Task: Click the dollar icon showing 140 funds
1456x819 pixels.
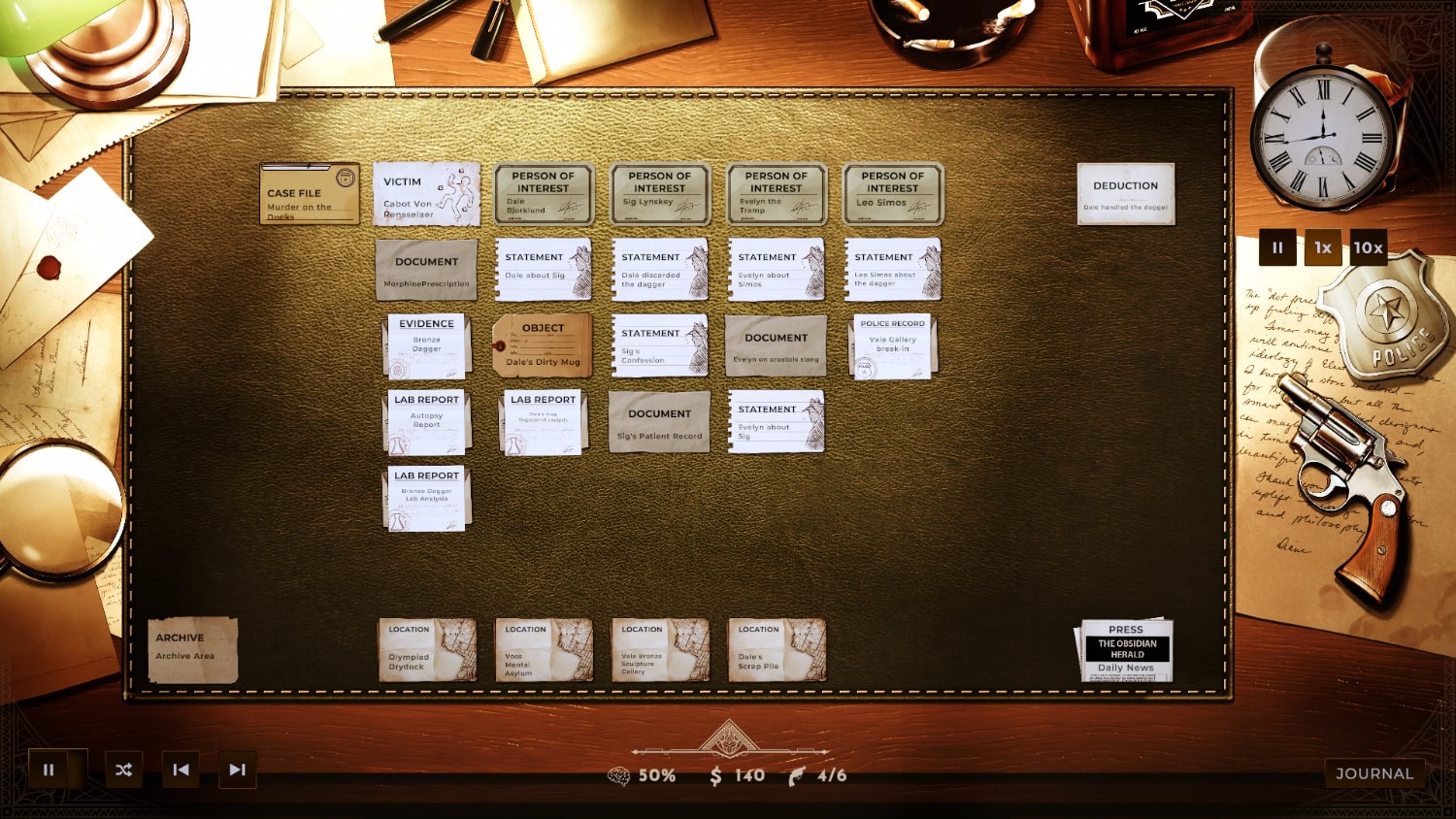Action: [x=715, y=775]
